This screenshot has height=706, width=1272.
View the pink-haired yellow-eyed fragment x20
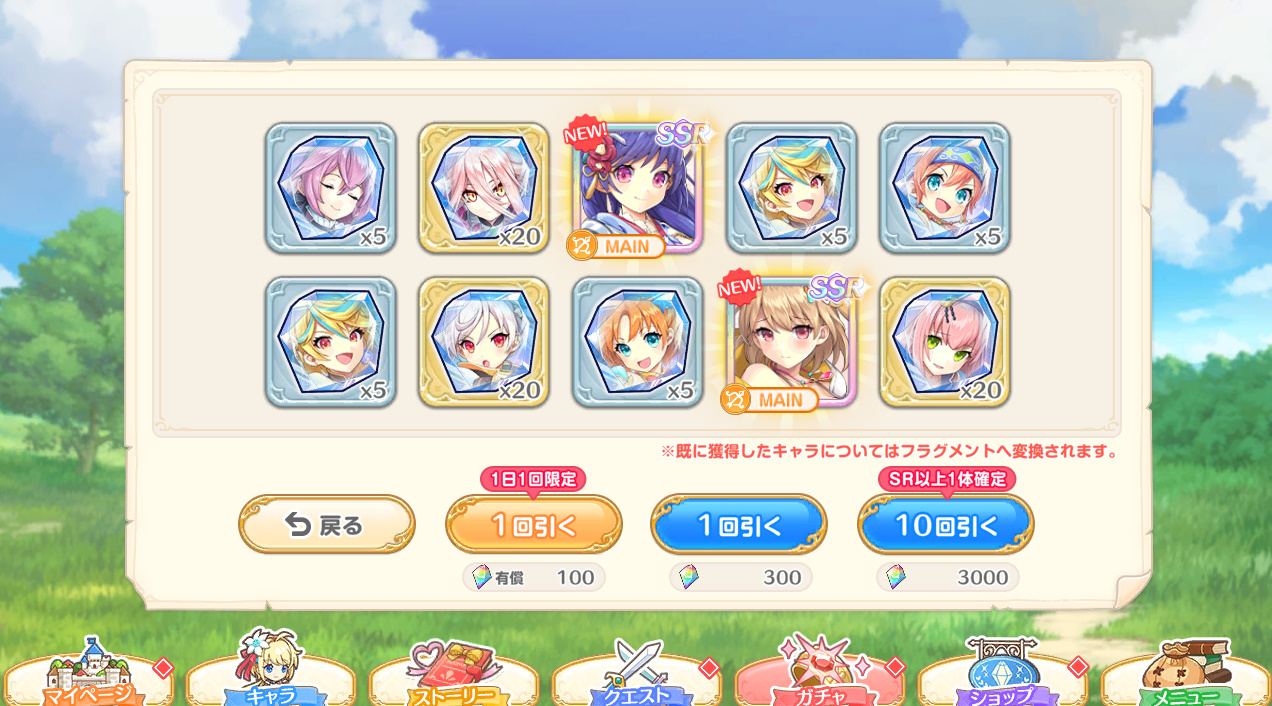(484, 188)
